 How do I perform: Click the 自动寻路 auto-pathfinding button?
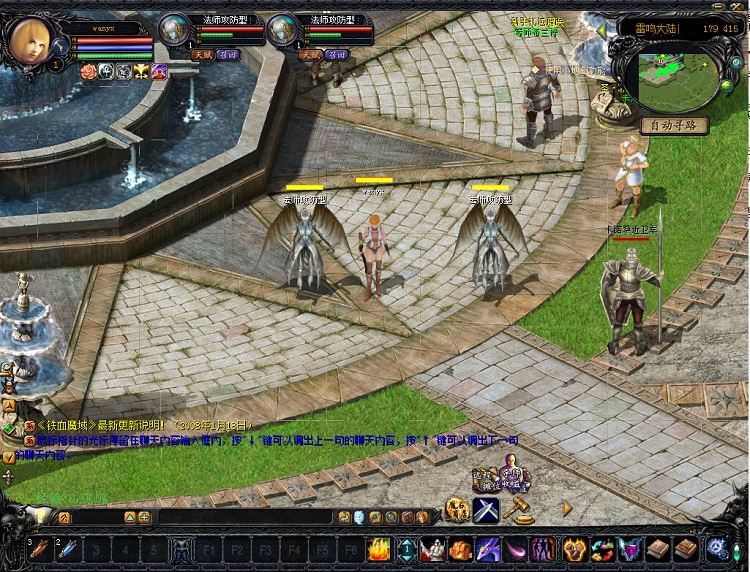point(674,126)
